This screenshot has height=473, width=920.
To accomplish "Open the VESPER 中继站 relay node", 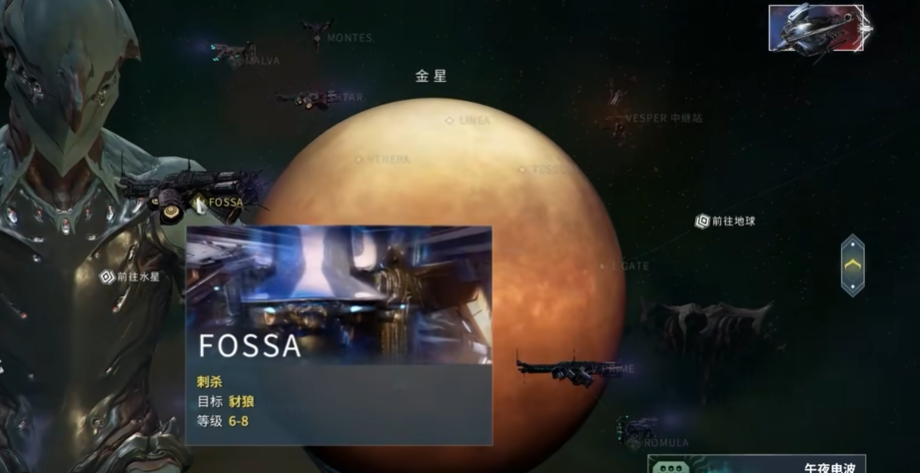I will 662,118.
